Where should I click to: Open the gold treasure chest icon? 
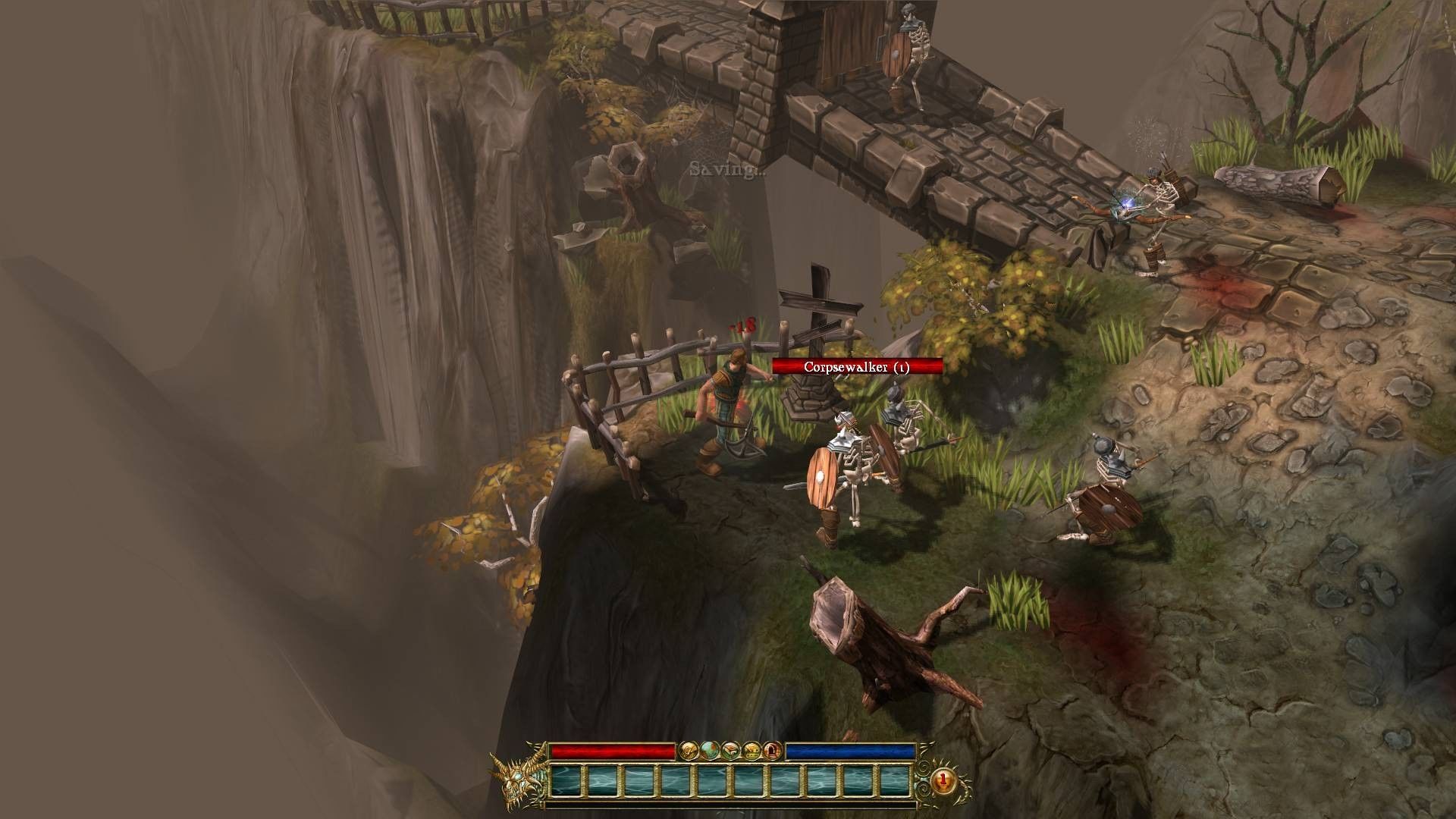coord(751,751)
